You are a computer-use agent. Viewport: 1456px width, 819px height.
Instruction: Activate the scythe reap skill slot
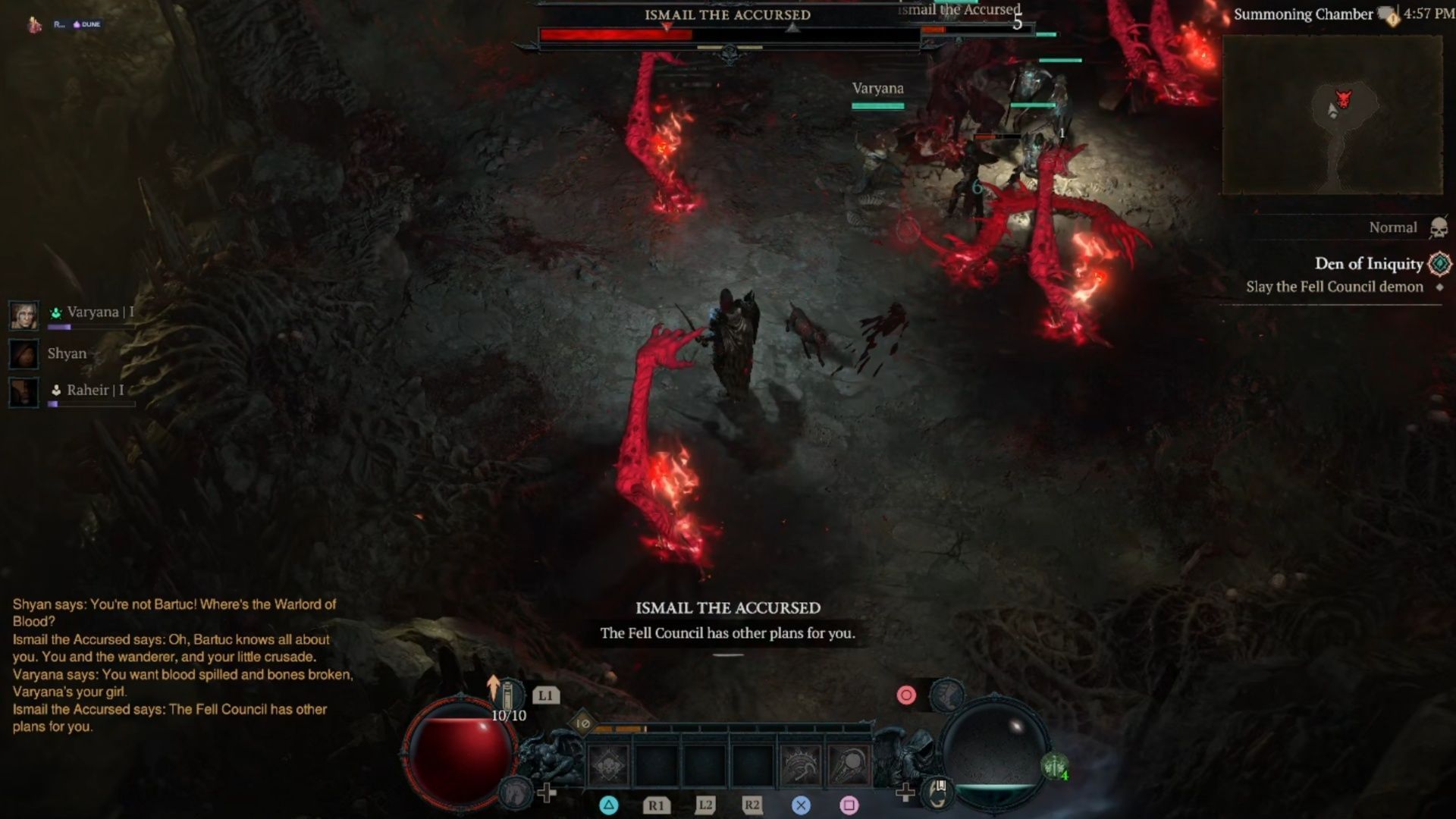click(849, 764)
